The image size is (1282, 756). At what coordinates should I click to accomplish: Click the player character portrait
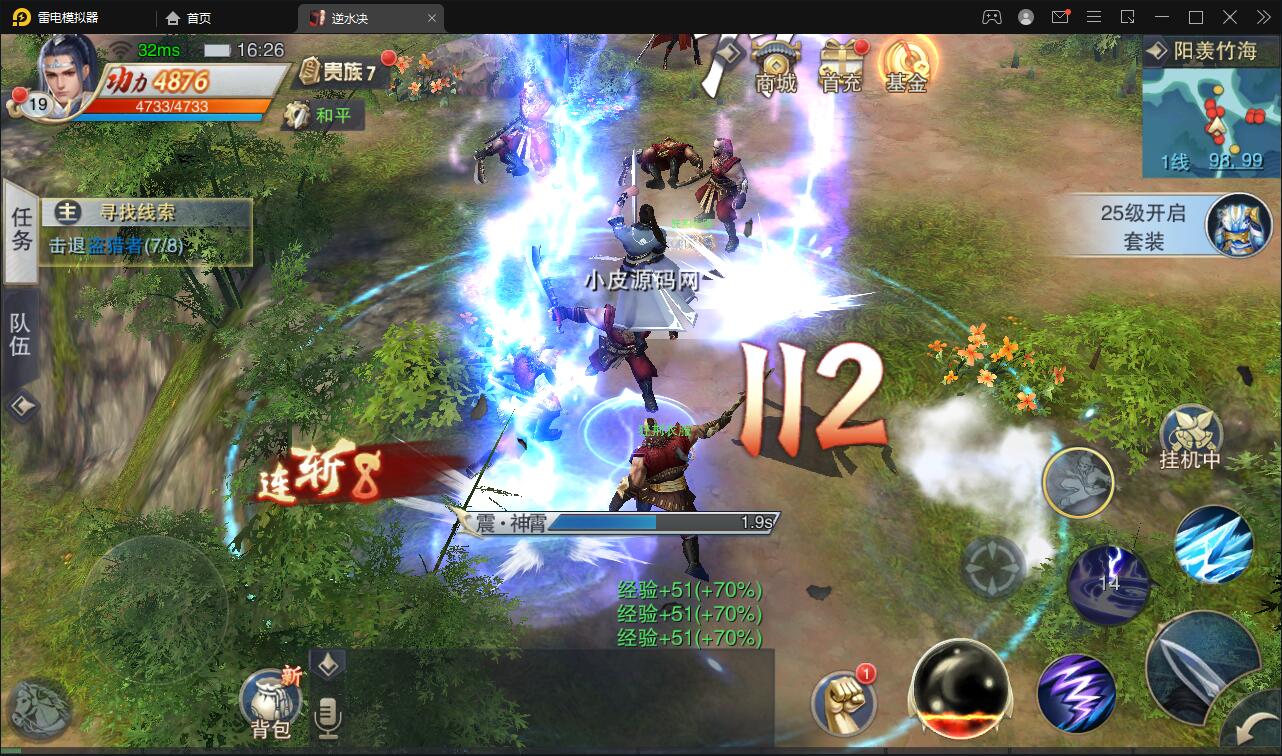66,77
